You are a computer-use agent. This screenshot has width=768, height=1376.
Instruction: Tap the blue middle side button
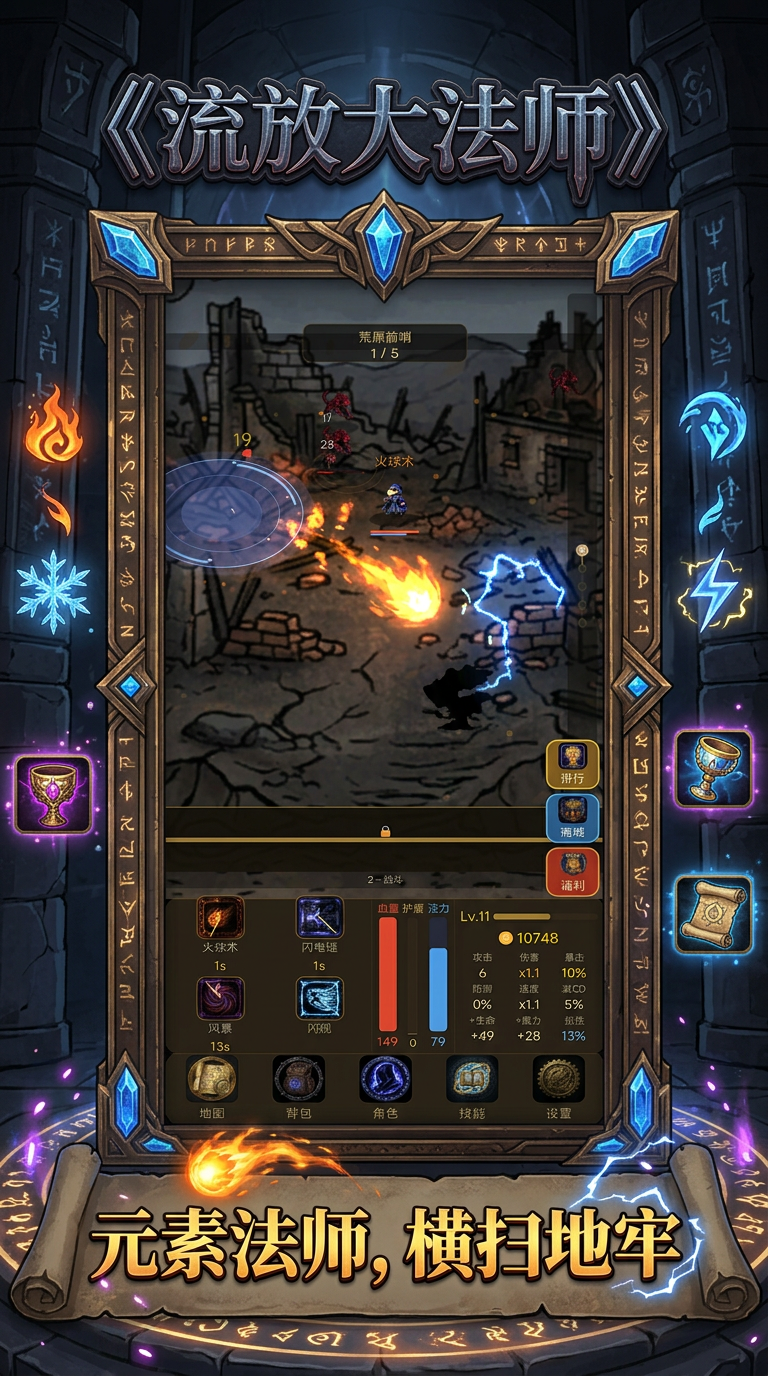pyautogui.click(x=572, y=817)
